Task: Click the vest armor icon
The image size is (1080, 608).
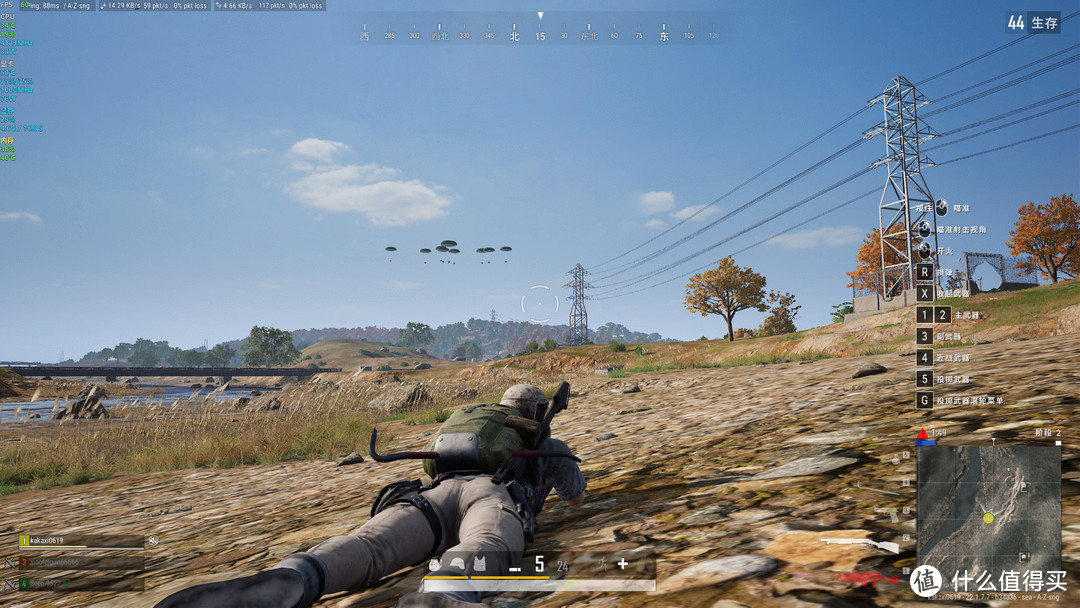Action: [478, 564]
